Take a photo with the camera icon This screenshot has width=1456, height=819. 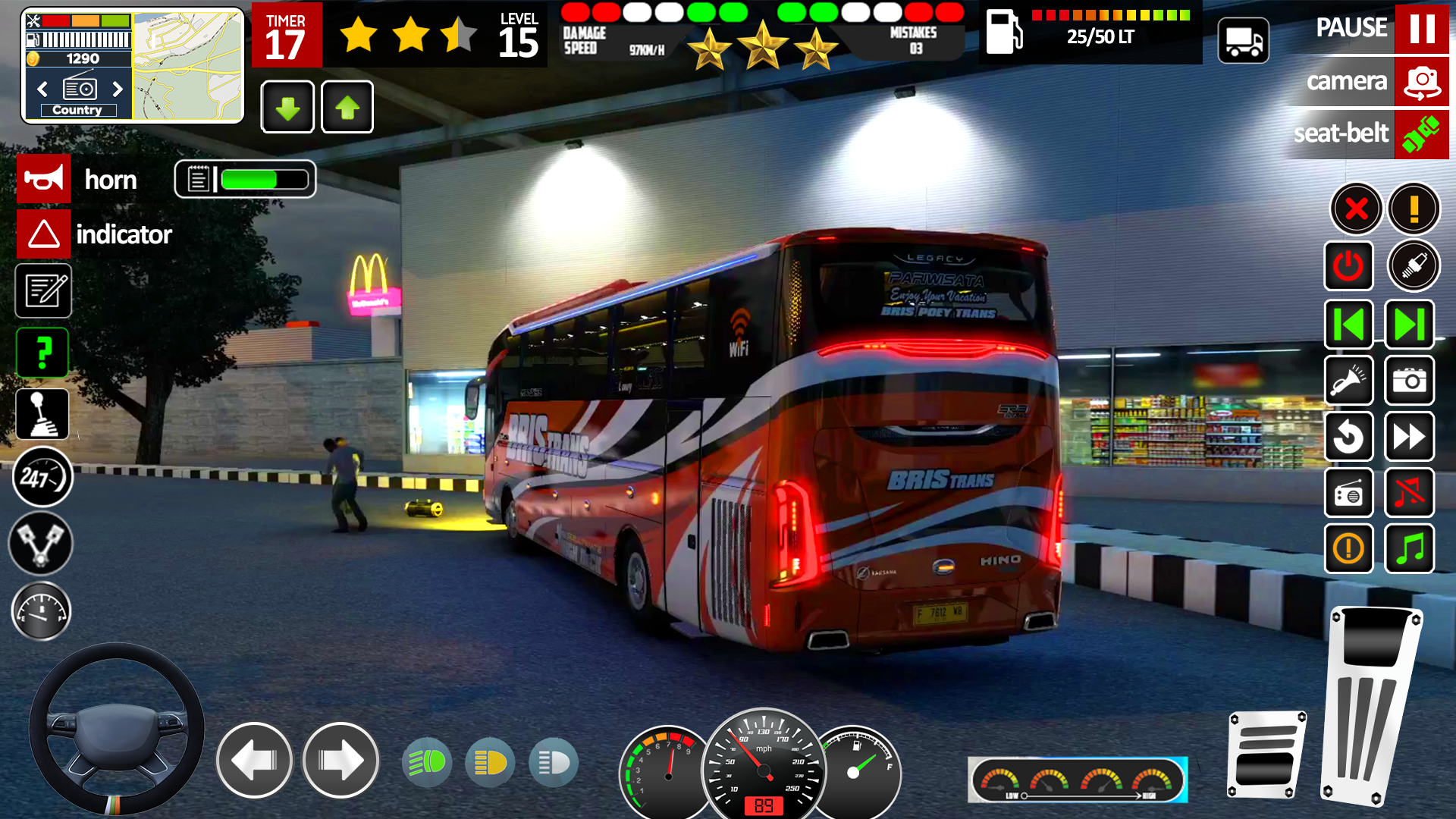1409,381
